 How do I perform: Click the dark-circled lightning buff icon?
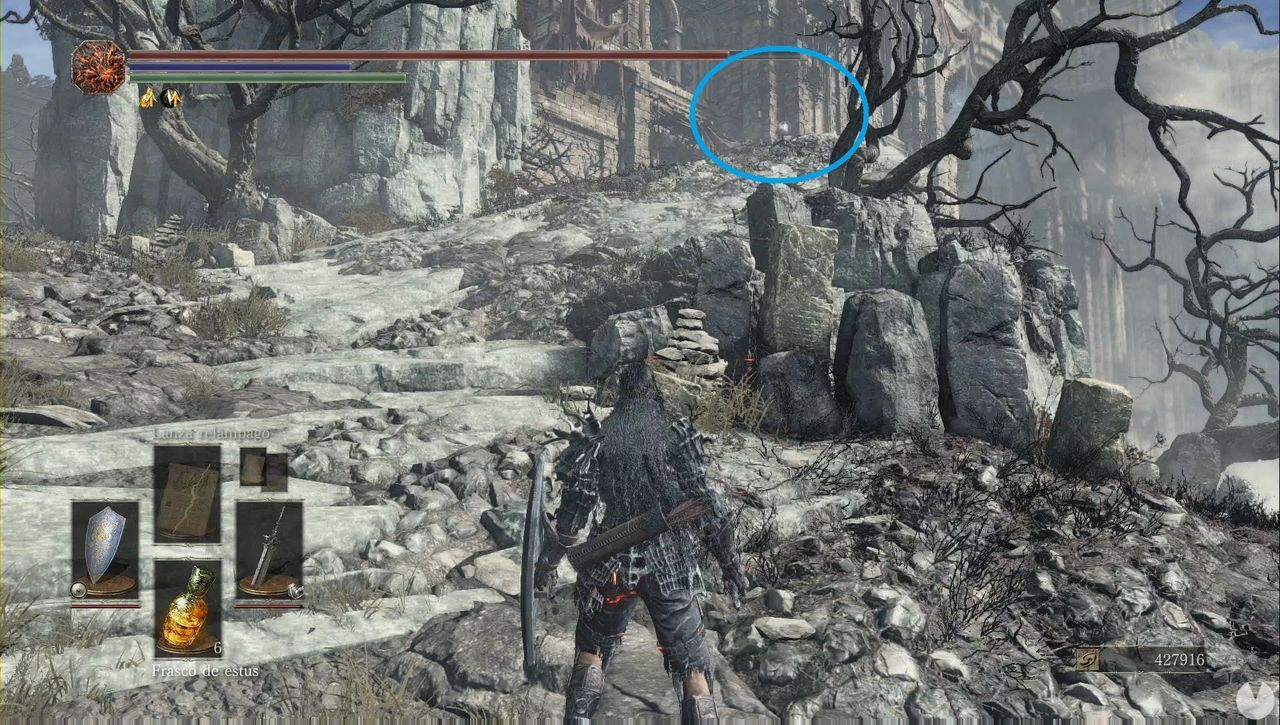click(170, 98)
